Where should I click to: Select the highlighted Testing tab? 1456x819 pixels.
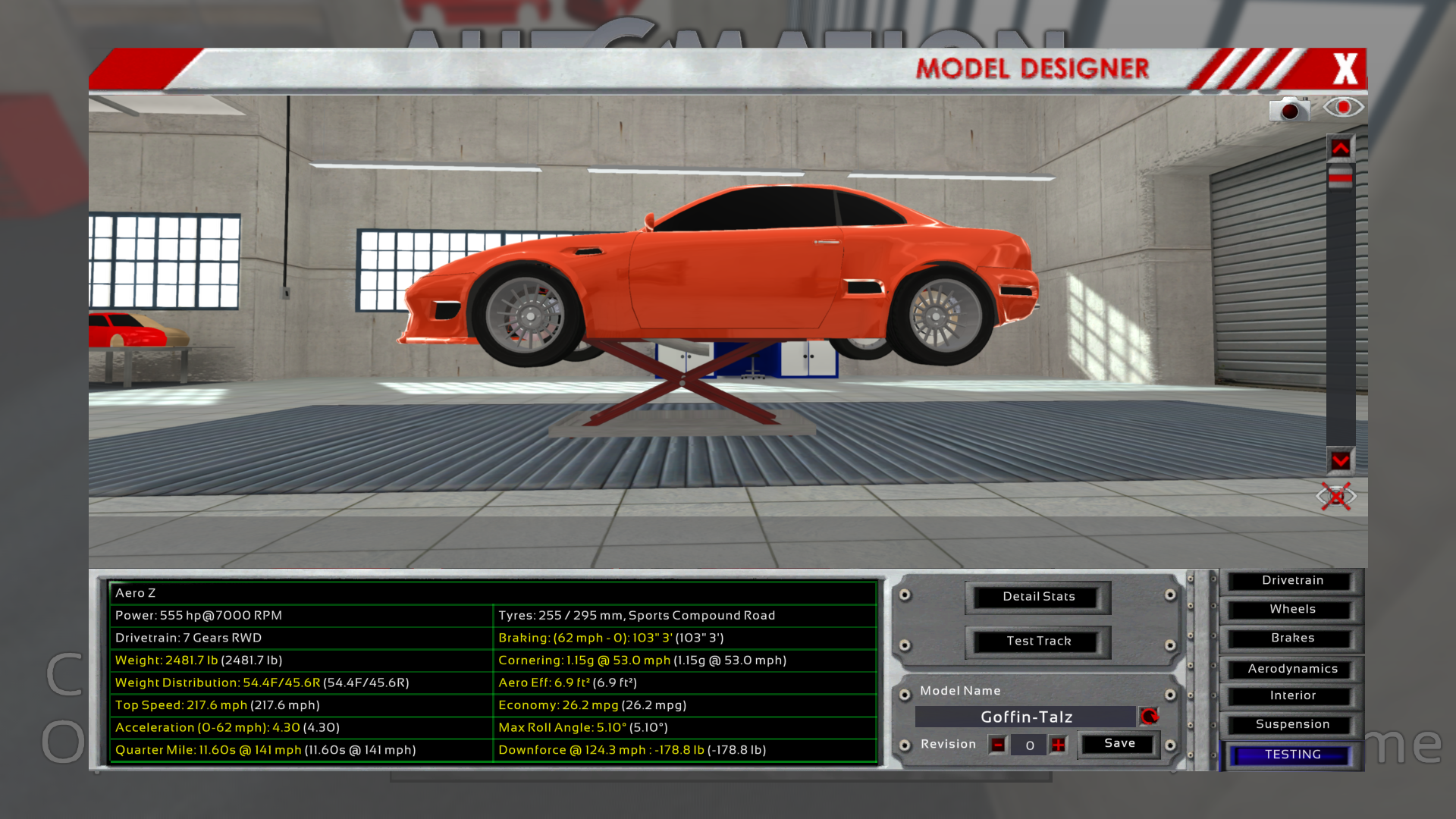[x=1292, y=755]
